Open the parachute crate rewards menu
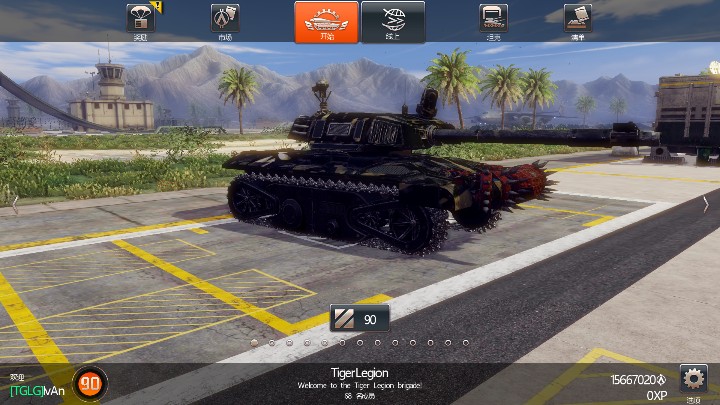 coord(141,19)
